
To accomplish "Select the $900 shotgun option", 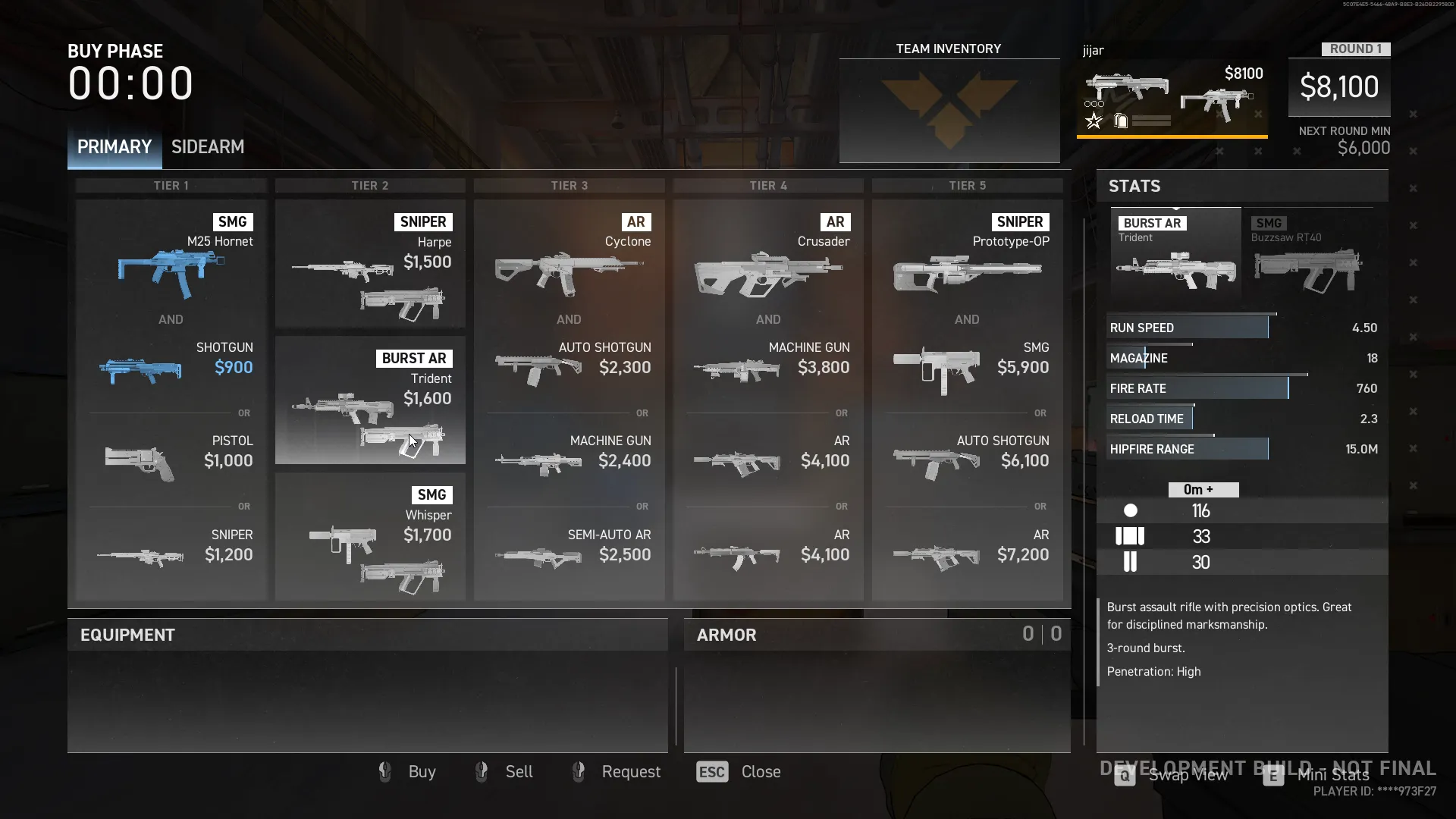I will point(171,367).
